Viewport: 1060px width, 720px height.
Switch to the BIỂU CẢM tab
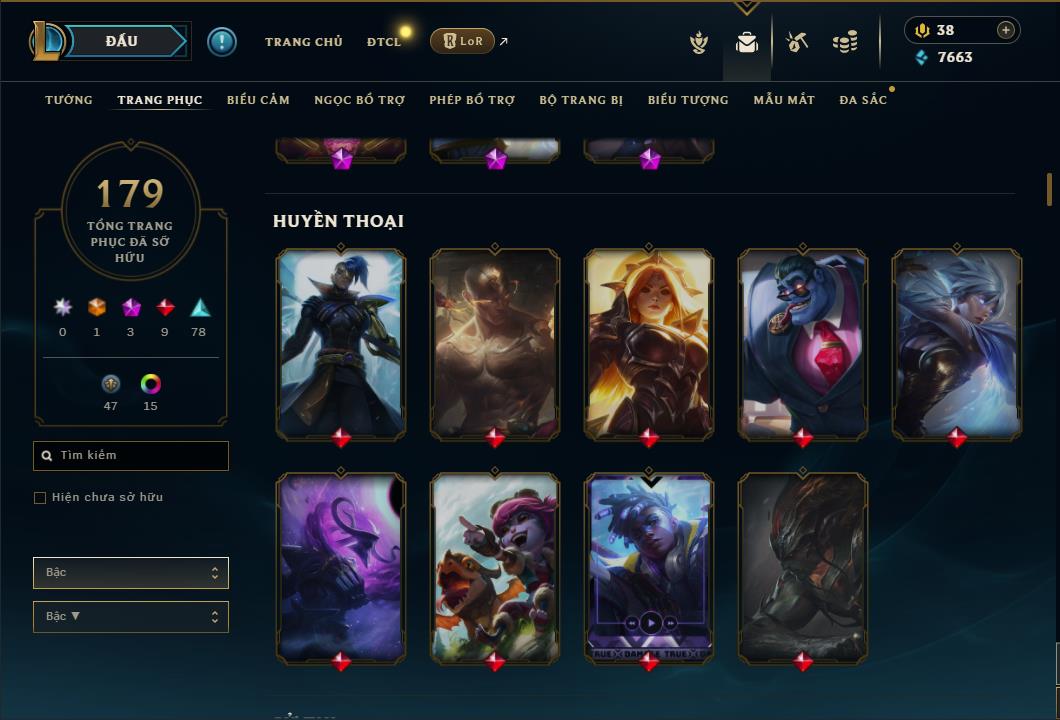pos(258,100)
